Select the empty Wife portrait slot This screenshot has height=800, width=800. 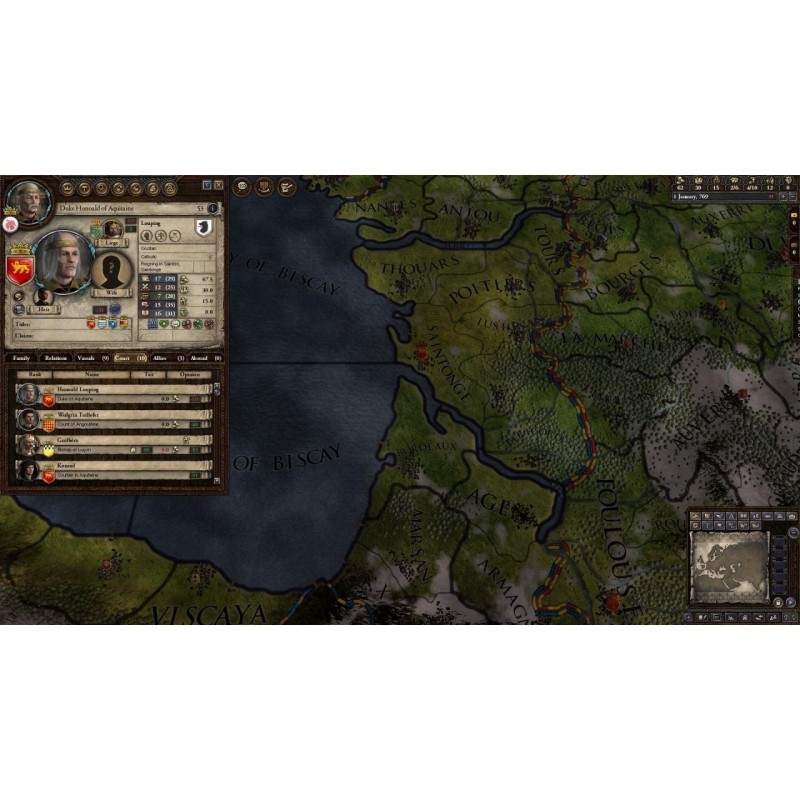[111, 271]
